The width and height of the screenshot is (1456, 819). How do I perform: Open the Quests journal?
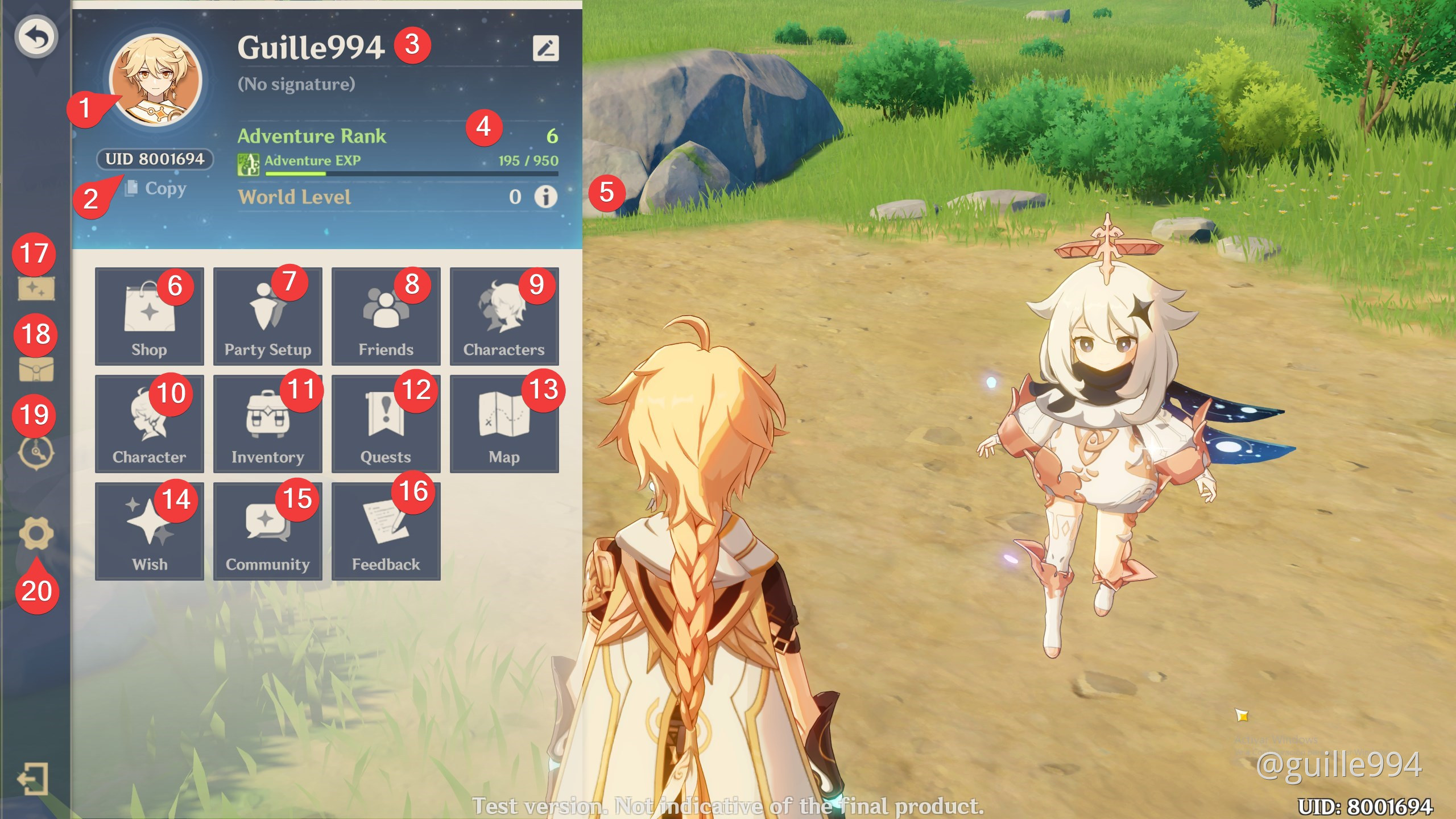(x=386, y=424)
